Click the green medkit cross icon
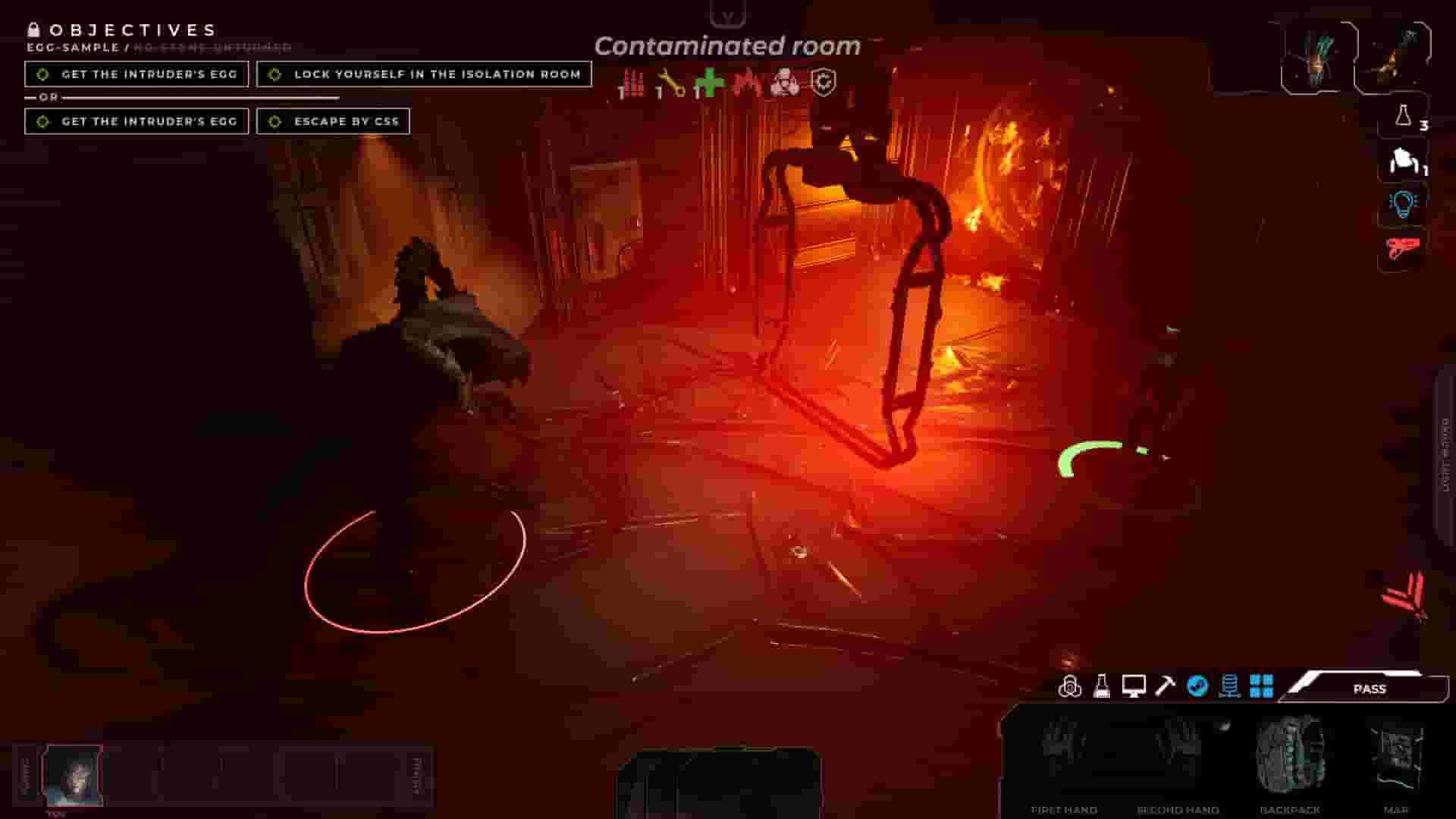This screenshot has height=819, width=1456. pos(709,83)
